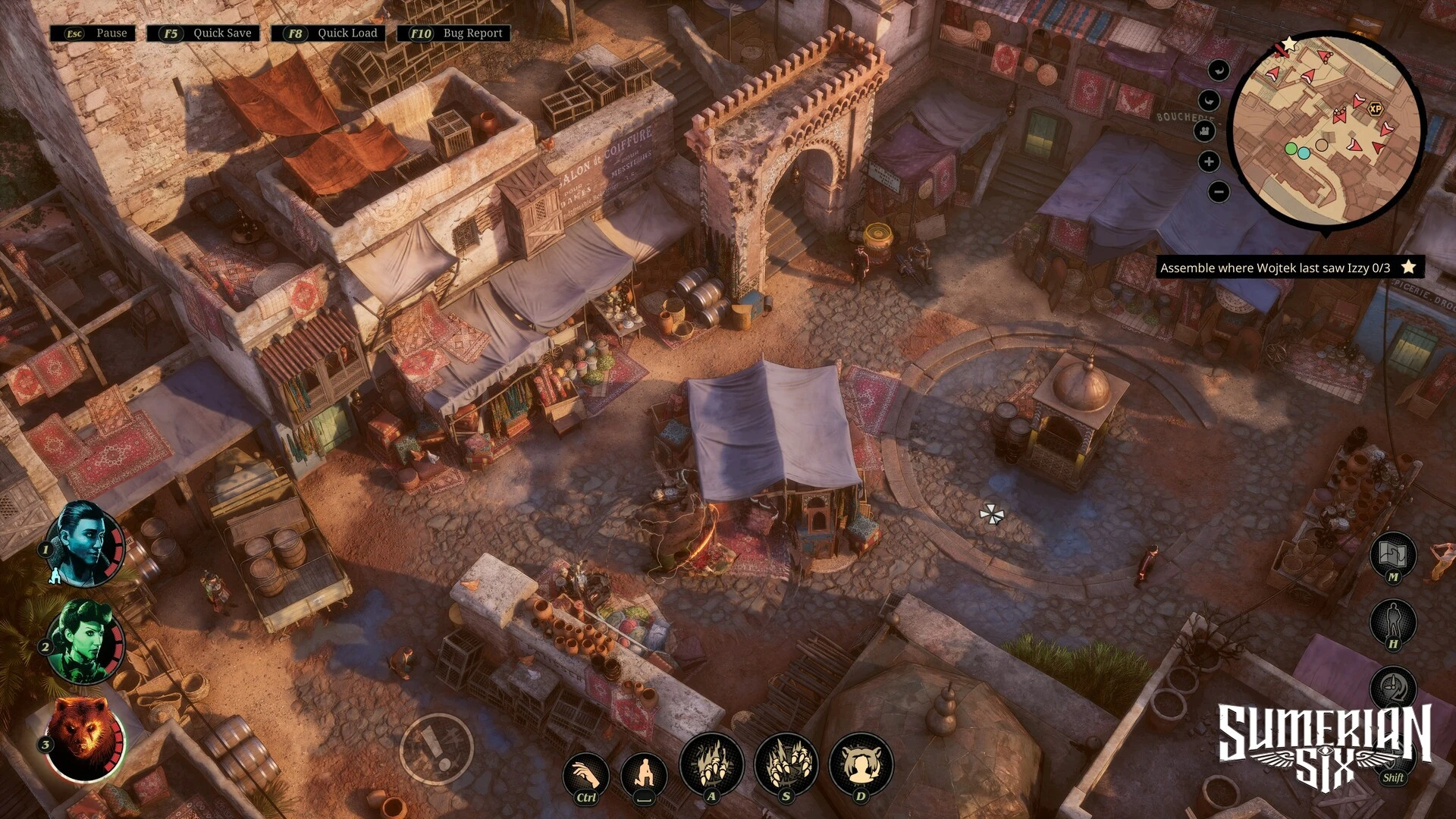Click the camera button beside the minimap
The image size is (1456, 819).
pos(1205,131)
